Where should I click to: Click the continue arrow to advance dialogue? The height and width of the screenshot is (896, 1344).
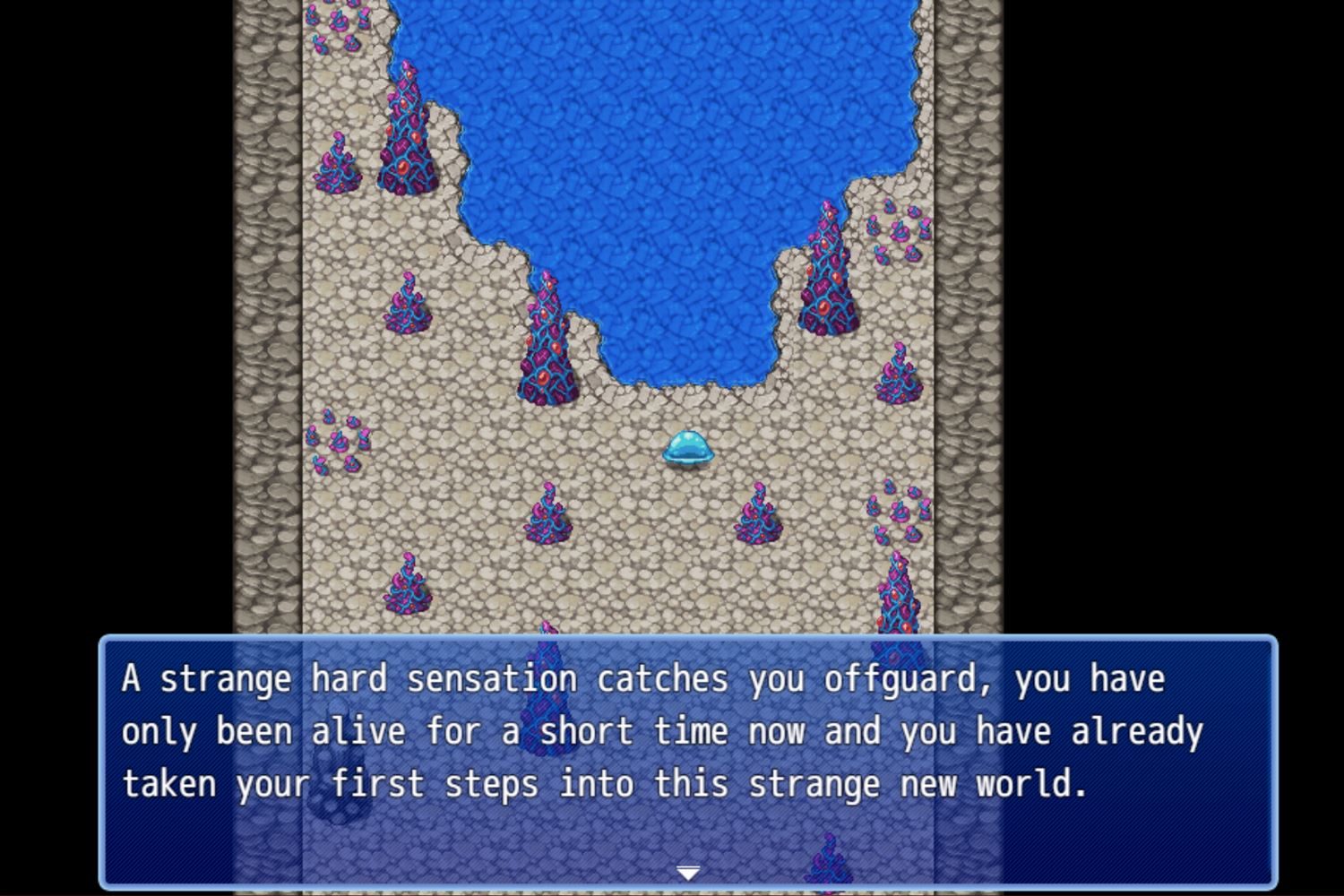point(689,871)
